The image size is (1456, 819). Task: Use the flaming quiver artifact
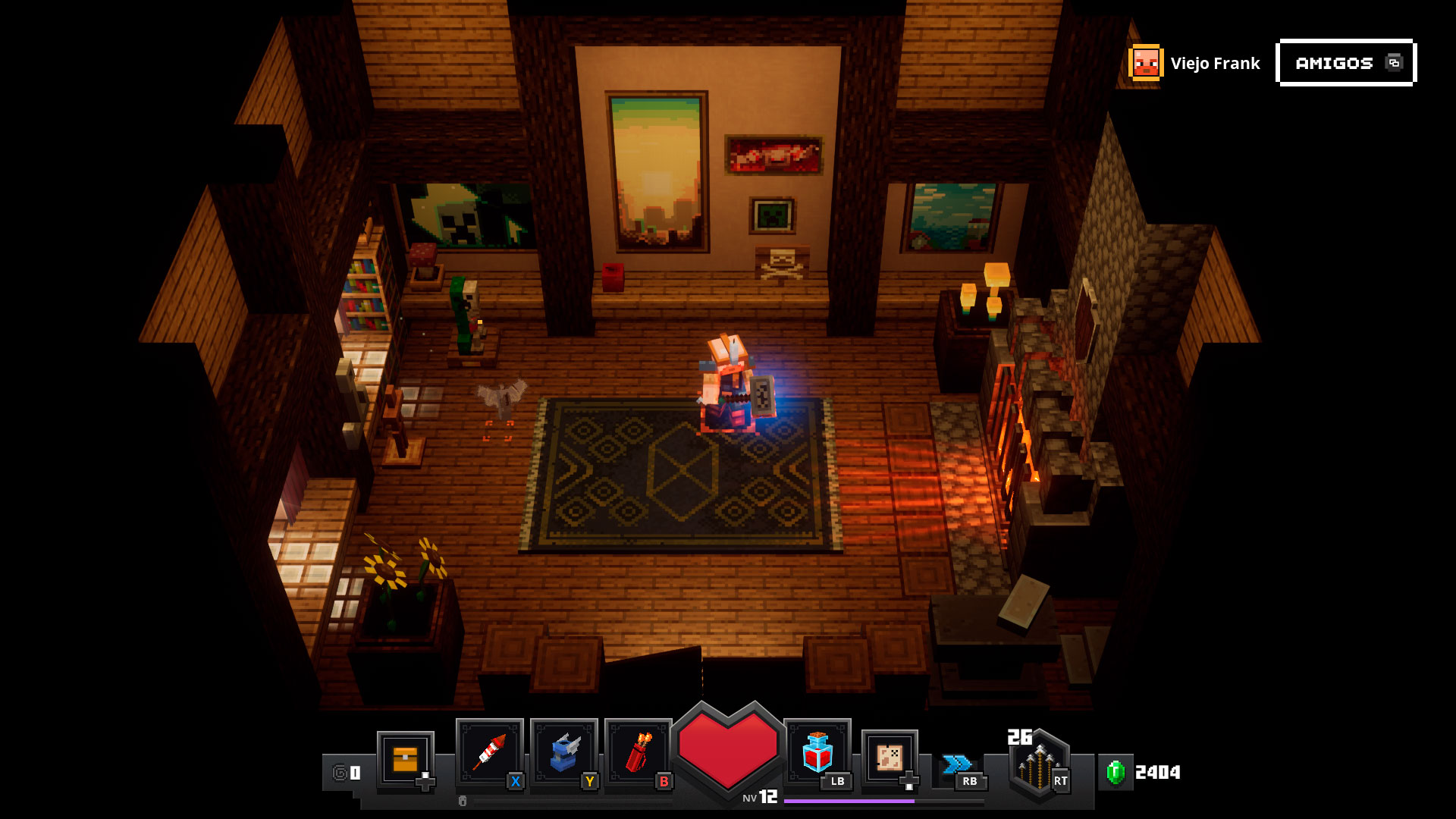(x=638, y=752)
